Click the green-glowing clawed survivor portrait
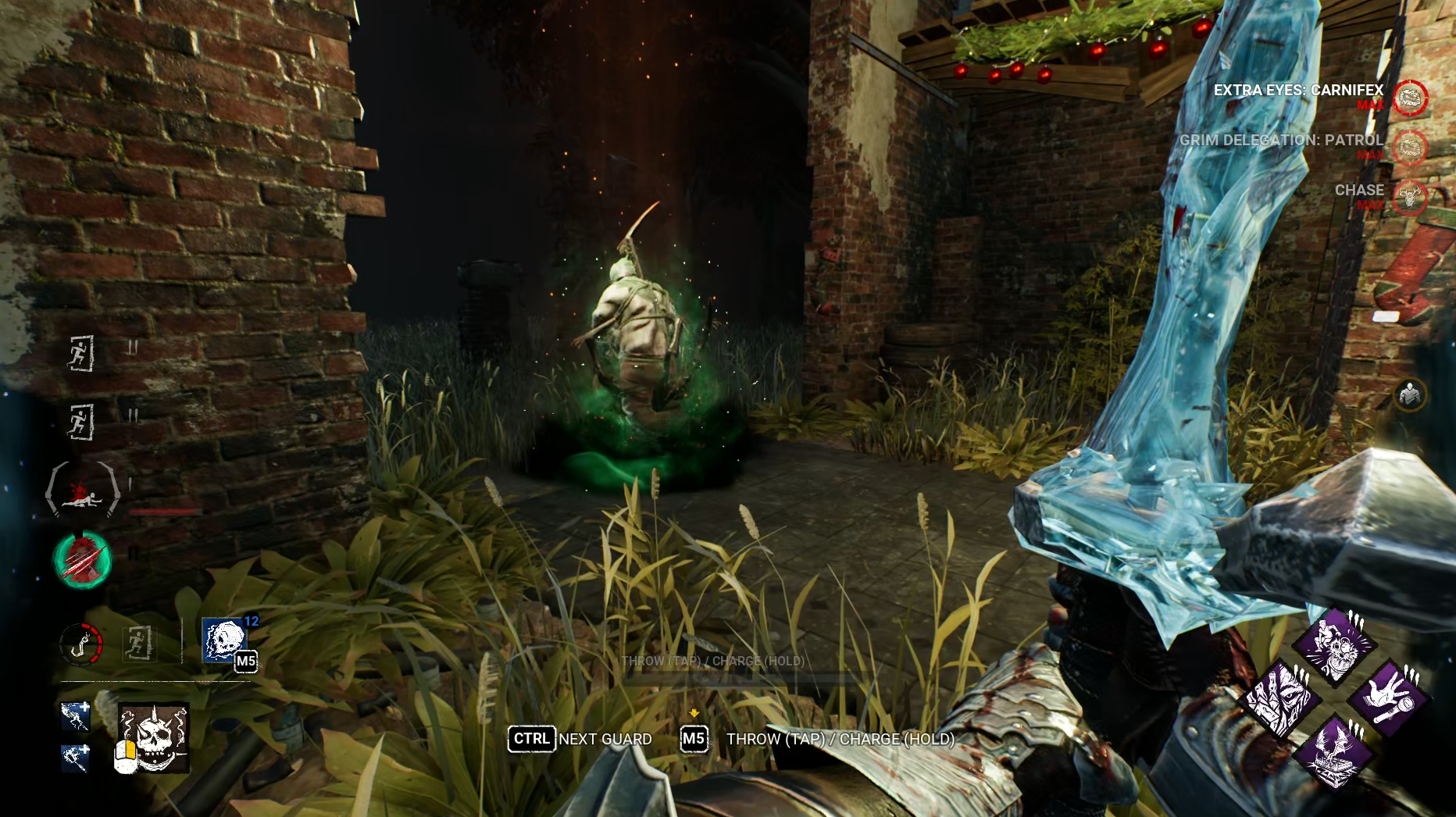The width and height of the screenshot is (1456, 817). [82, 559]
